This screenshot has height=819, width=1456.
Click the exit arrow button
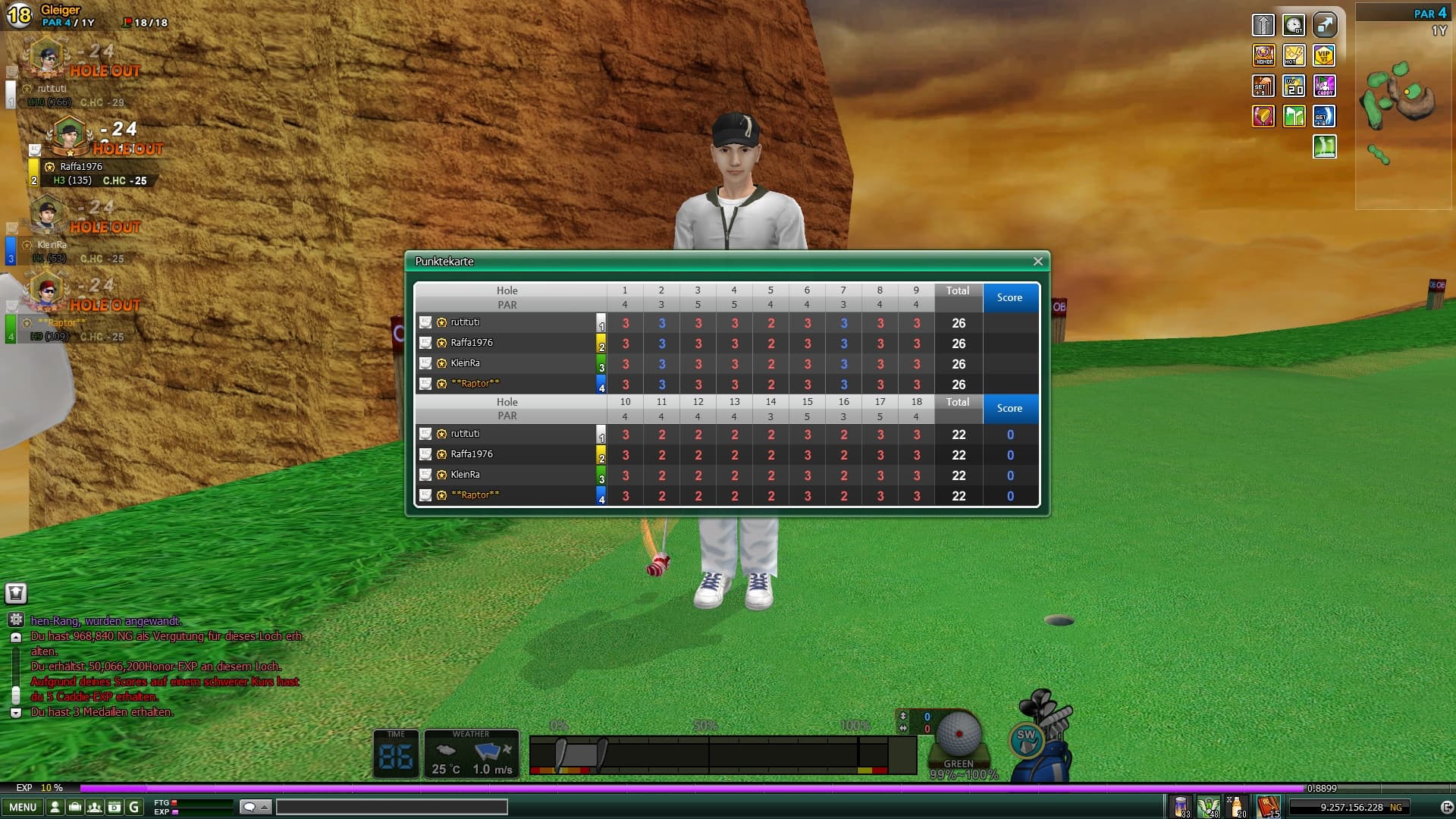(1447, 807)
